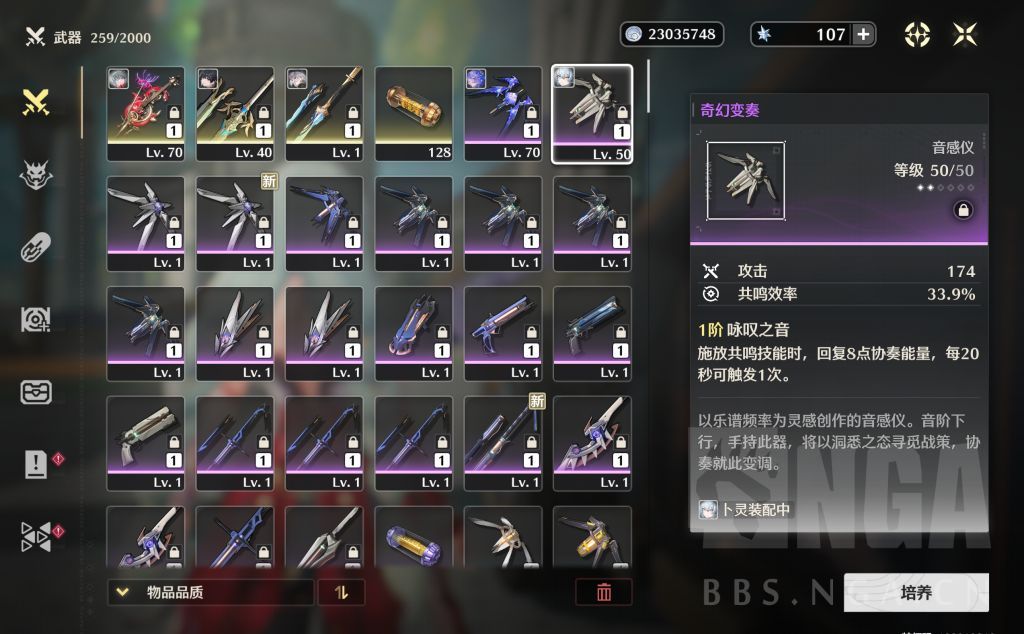Pick the blue Lv. 70 weapon slot

tap(503, 114)
